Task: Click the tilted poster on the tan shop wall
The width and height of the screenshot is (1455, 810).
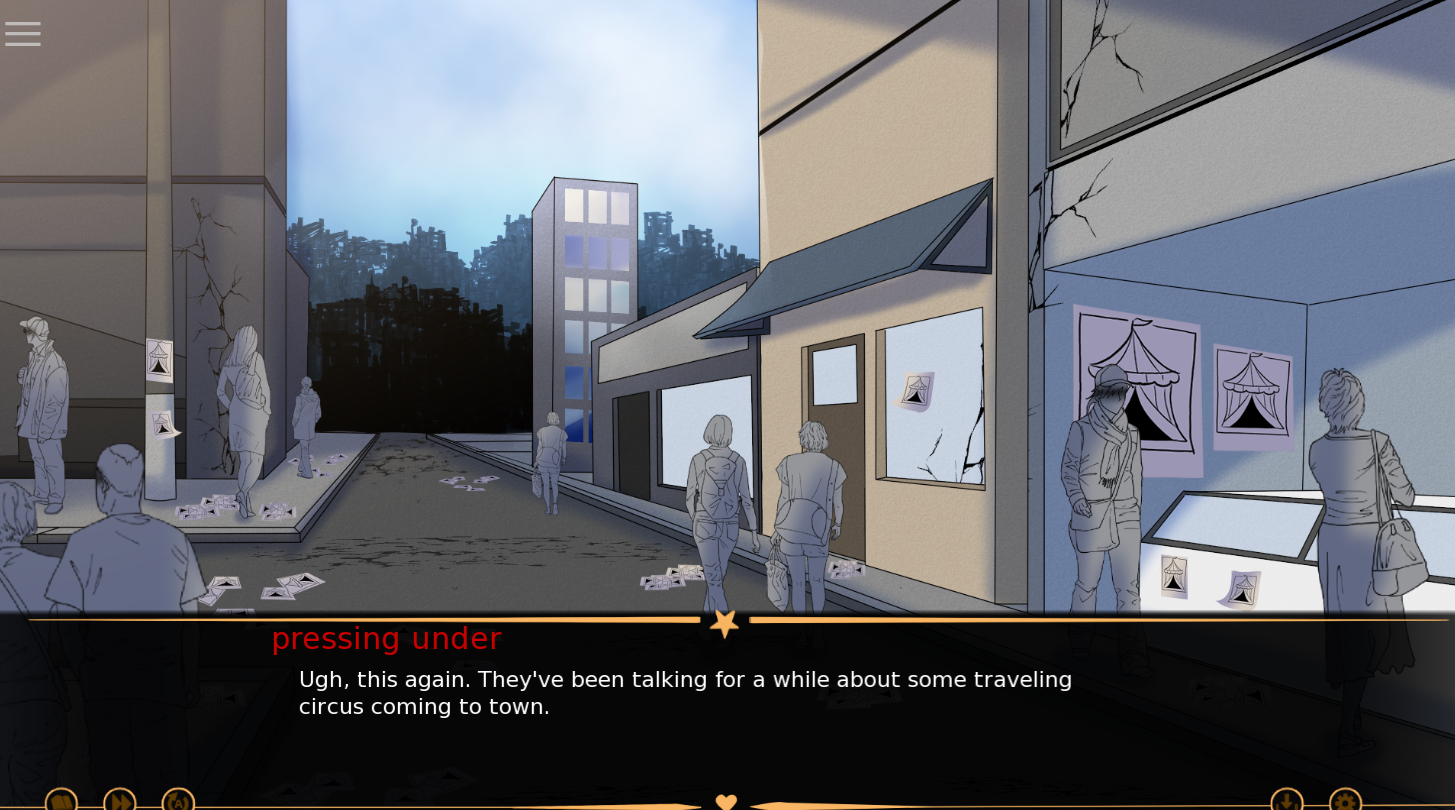Action: coord(916,390)
